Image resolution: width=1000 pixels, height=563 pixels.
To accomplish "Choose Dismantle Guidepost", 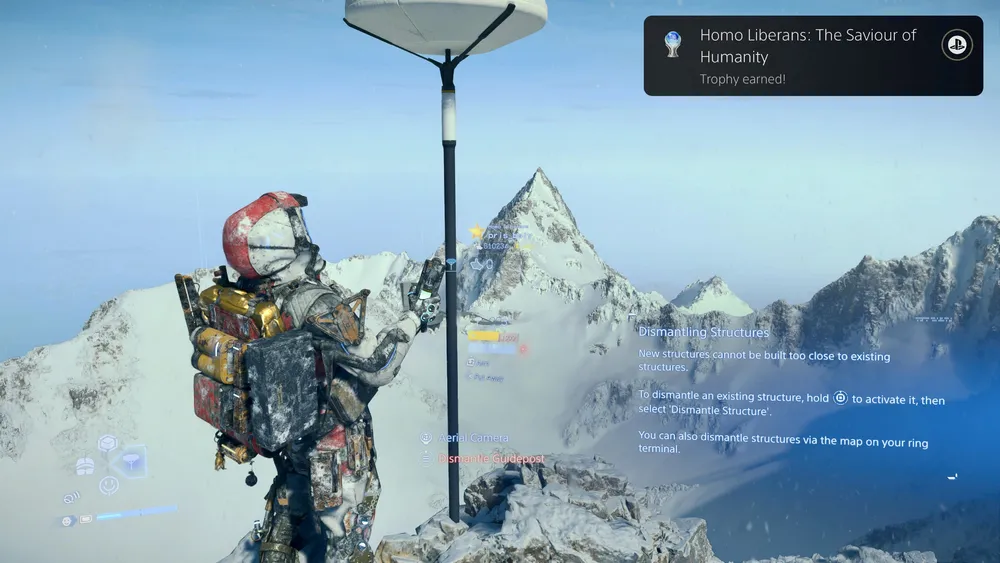I will pos(490,459).
